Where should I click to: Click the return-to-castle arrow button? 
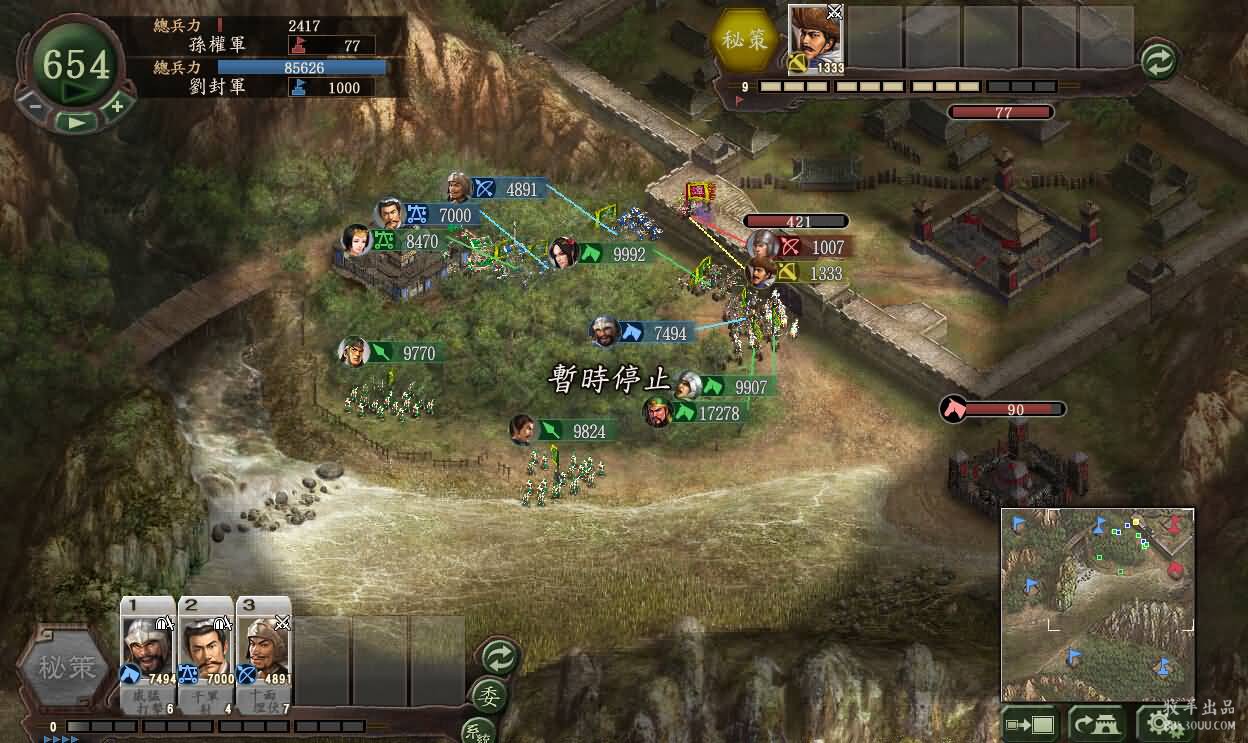pos(1095,723)
